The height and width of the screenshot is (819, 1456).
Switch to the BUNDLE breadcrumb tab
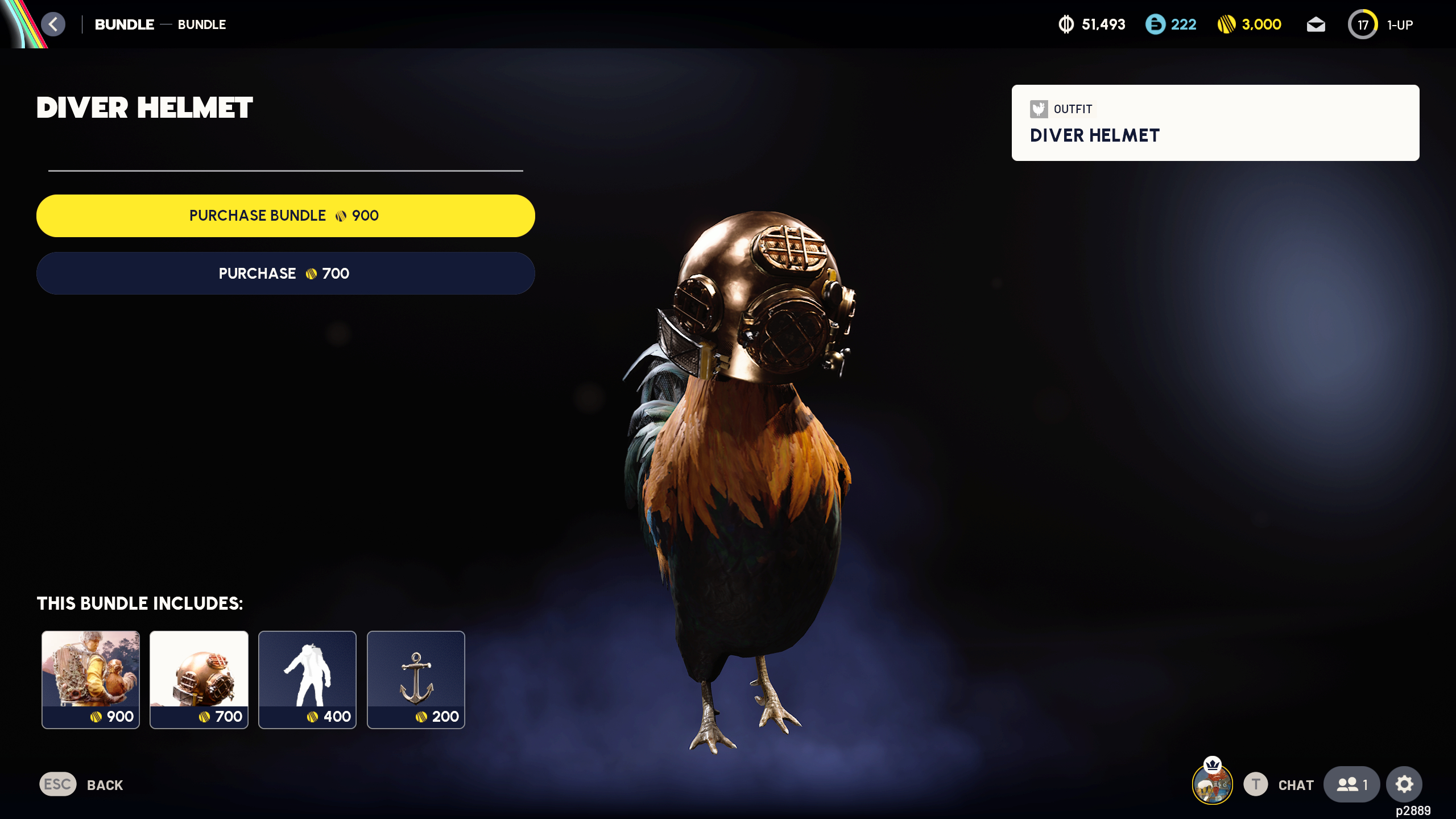[124, 24]
